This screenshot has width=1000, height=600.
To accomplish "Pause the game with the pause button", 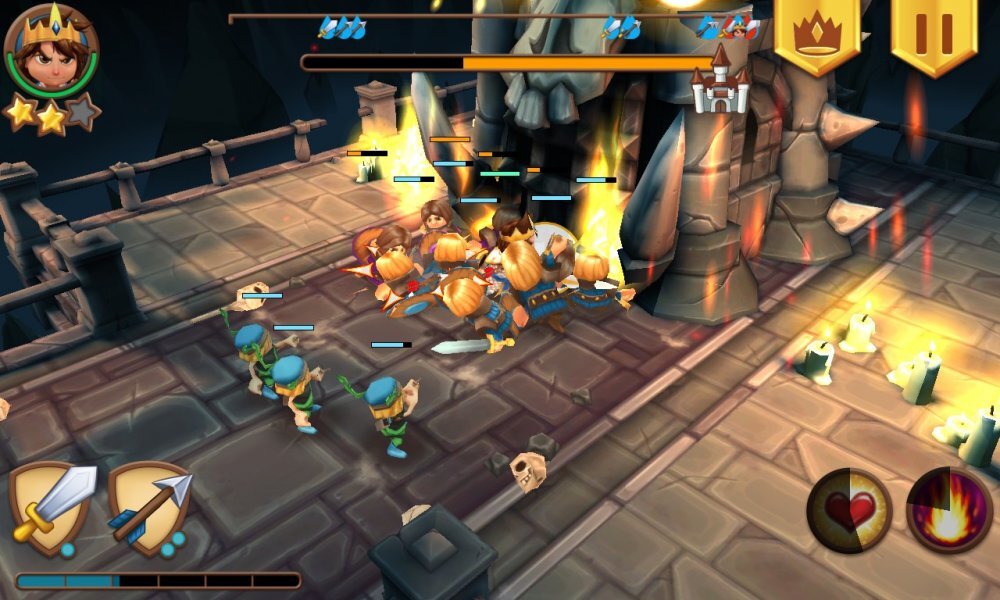I will (x=934, y=34).
